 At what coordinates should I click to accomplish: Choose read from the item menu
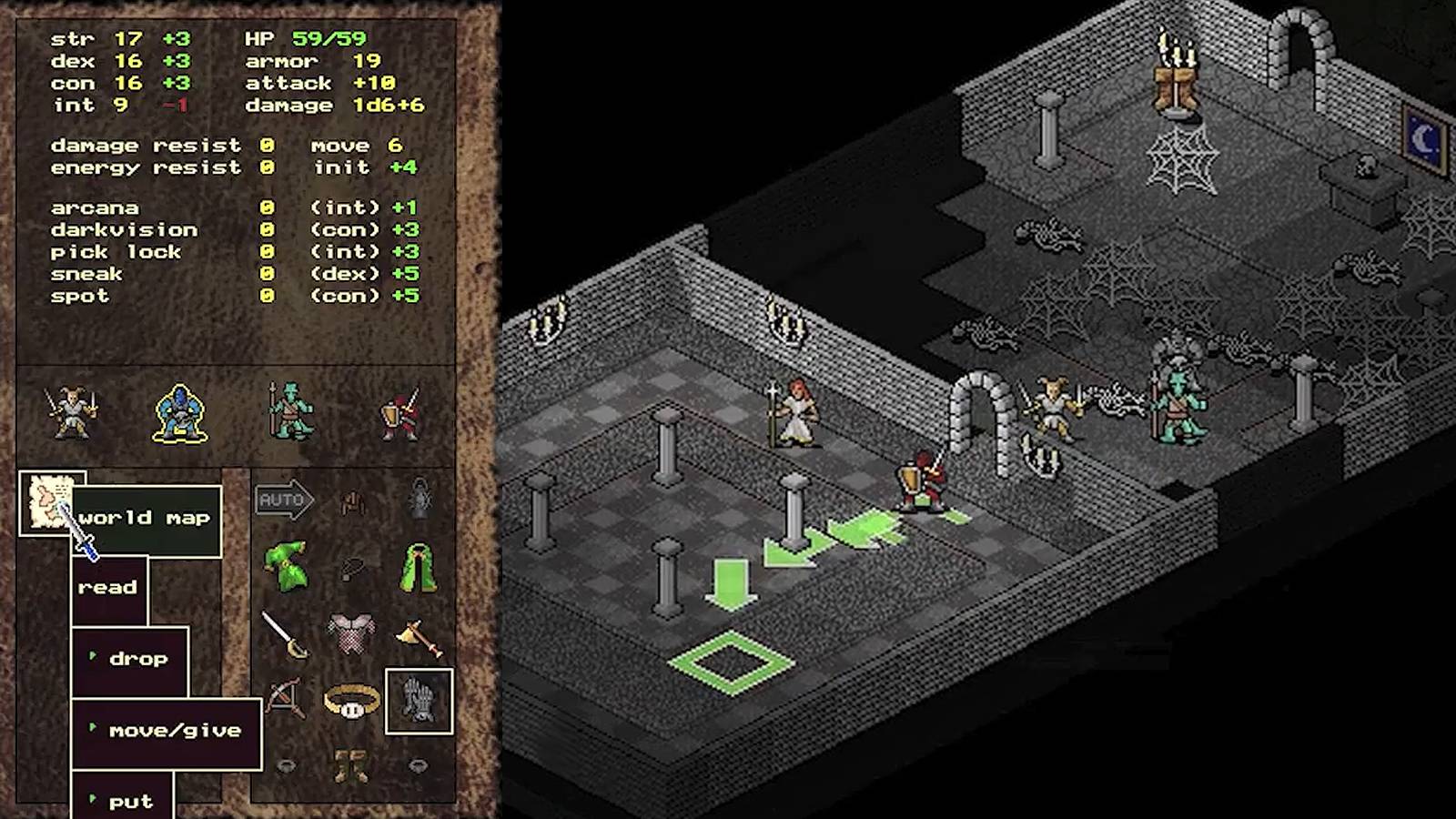pos(108,587)
